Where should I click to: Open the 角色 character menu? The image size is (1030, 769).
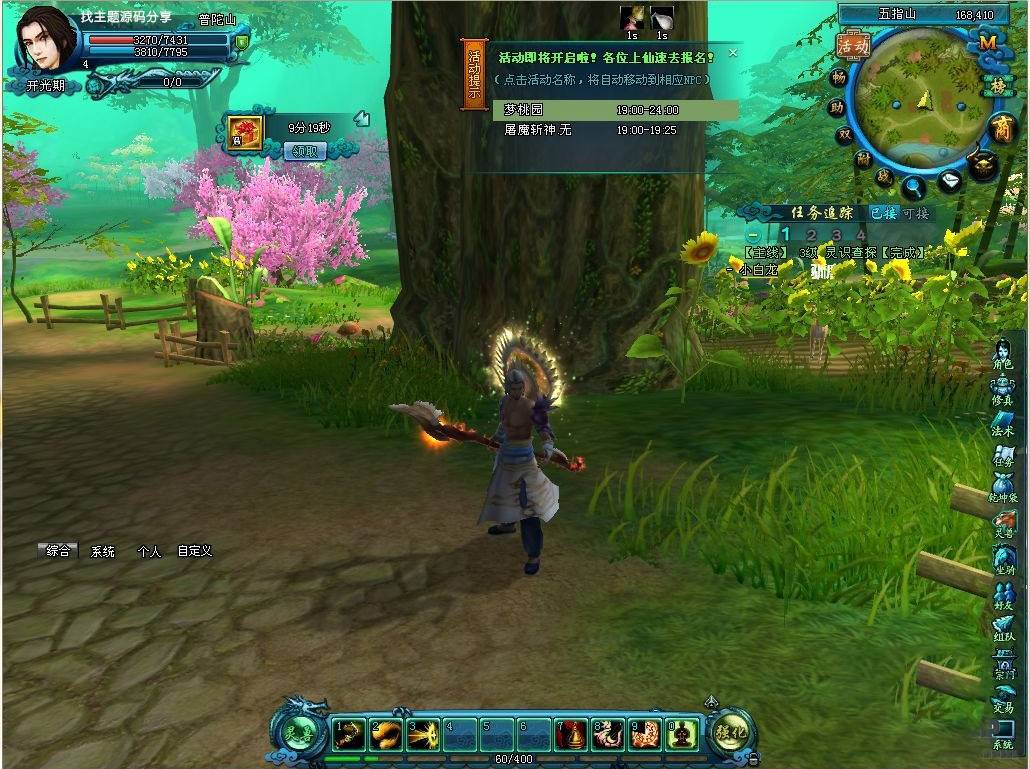tap(1003, 355)
